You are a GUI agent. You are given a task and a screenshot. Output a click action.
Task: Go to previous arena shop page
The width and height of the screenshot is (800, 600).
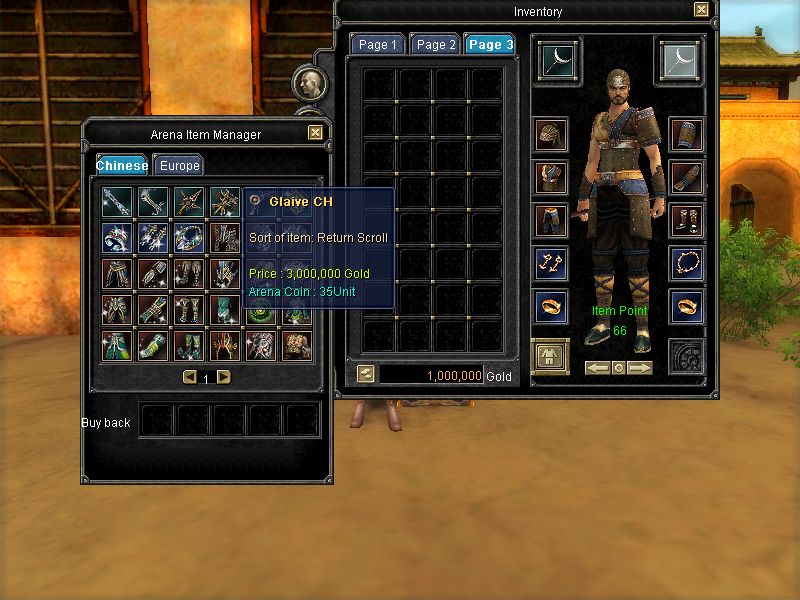click(189, 378)
